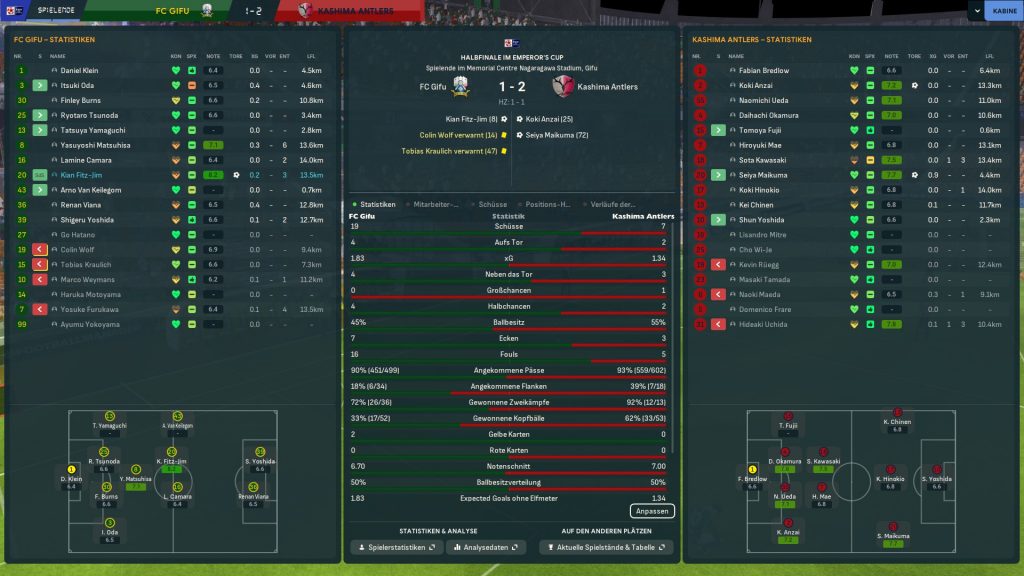Choose Fabian Bredlow in Kashima list
The height and width of the screenshot is (576, 1024).
(x=763, y=71)
